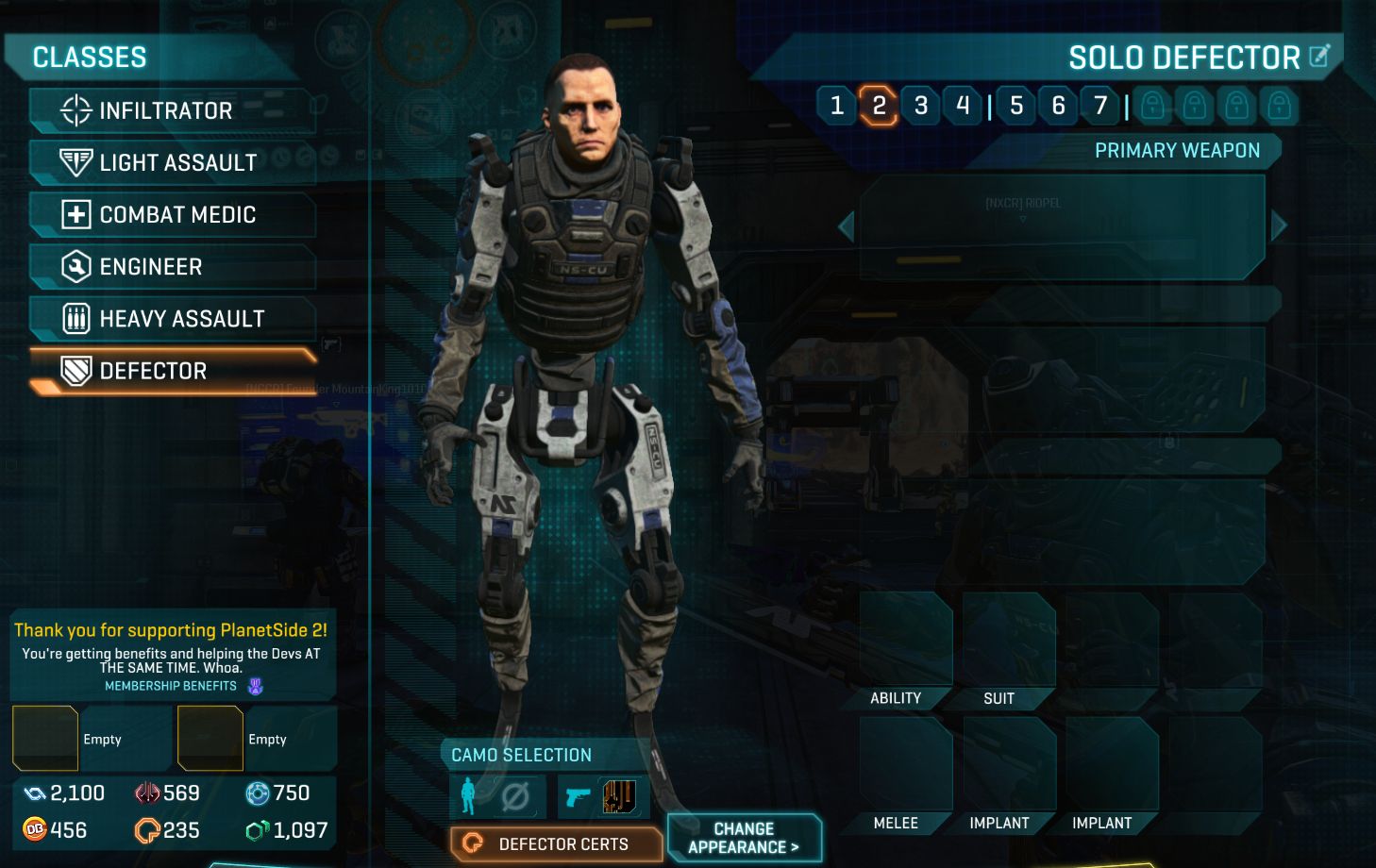Screen dimensions: 1376x868
Task: Click the purple medal under Membership Benefits
Action: [x=253, y=685]
